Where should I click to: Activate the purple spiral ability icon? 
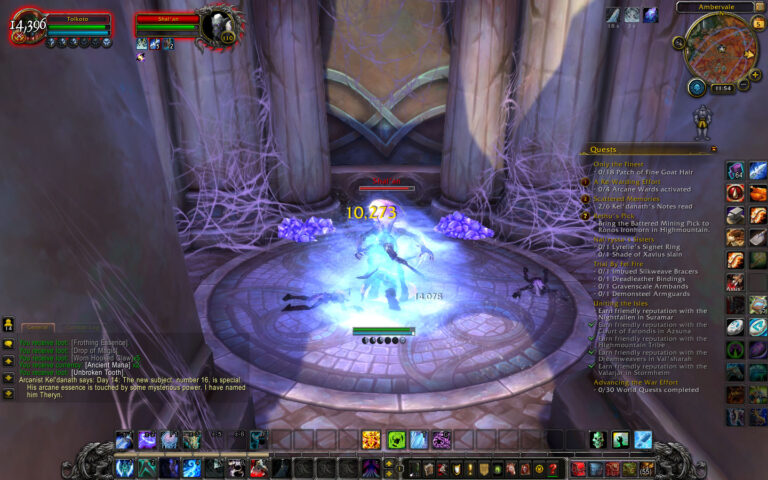[x=441, y=439]
